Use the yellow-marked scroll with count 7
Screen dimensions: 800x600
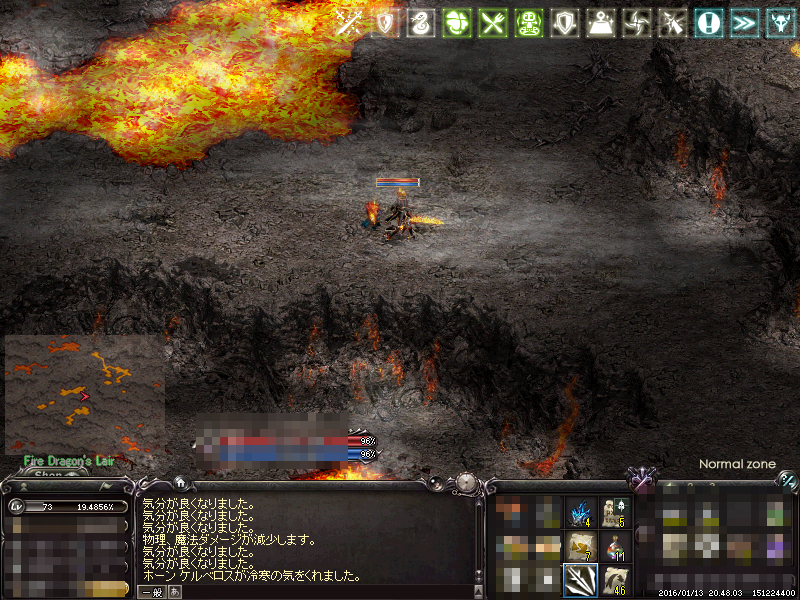580,545
